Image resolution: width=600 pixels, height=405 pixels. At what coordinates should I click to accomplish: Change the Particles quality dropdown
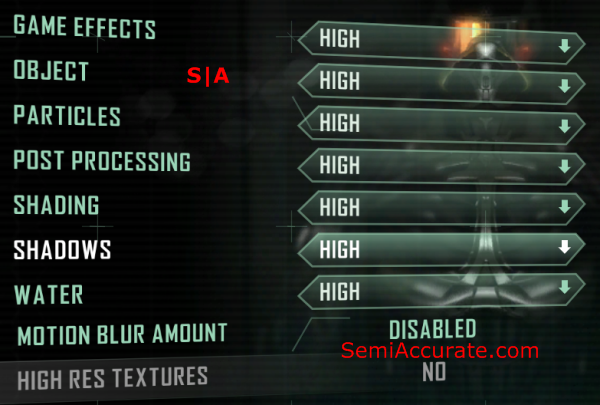coord(440,124)
